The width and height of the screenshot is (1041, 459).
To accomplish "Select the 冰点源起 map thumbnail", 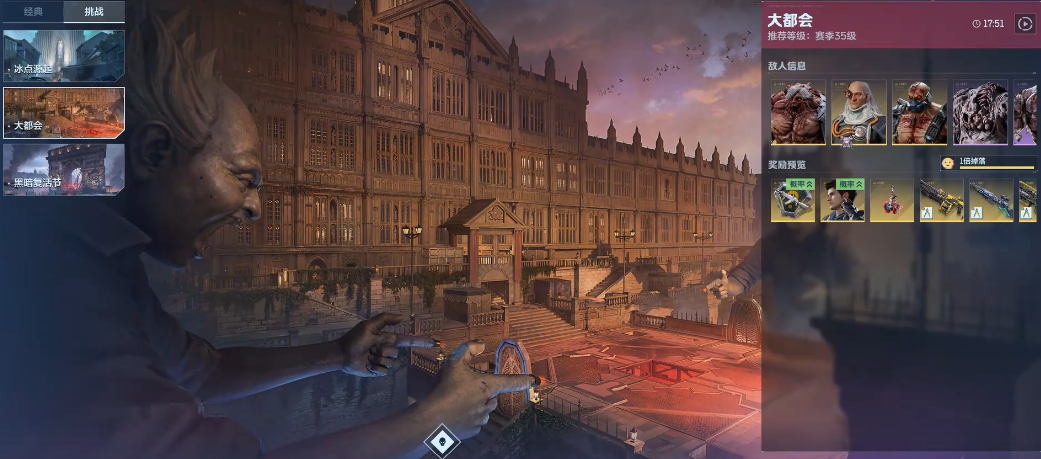I will click(64, 55).
